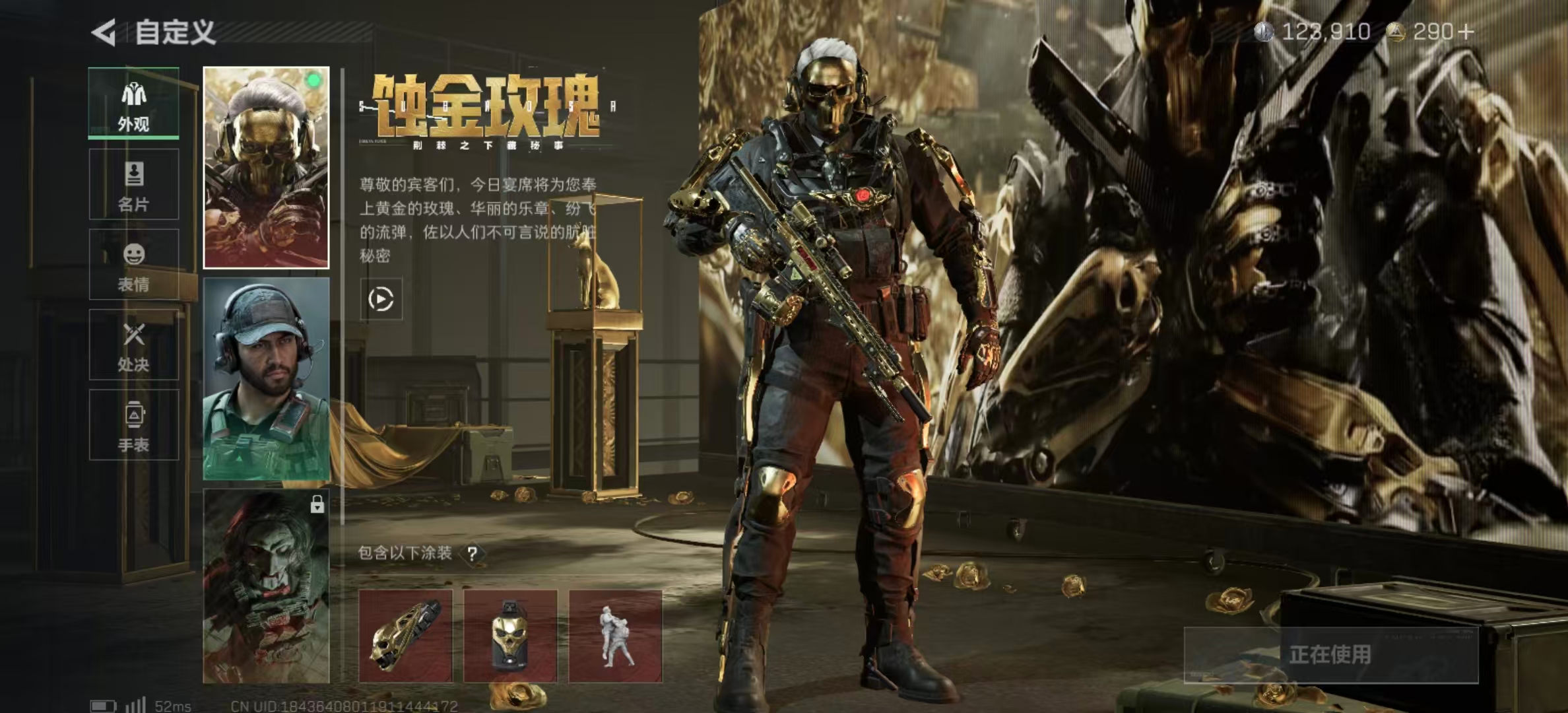1568x713 pixels.
Task: View the white execution animation item
Action: (x=615, y=636)
